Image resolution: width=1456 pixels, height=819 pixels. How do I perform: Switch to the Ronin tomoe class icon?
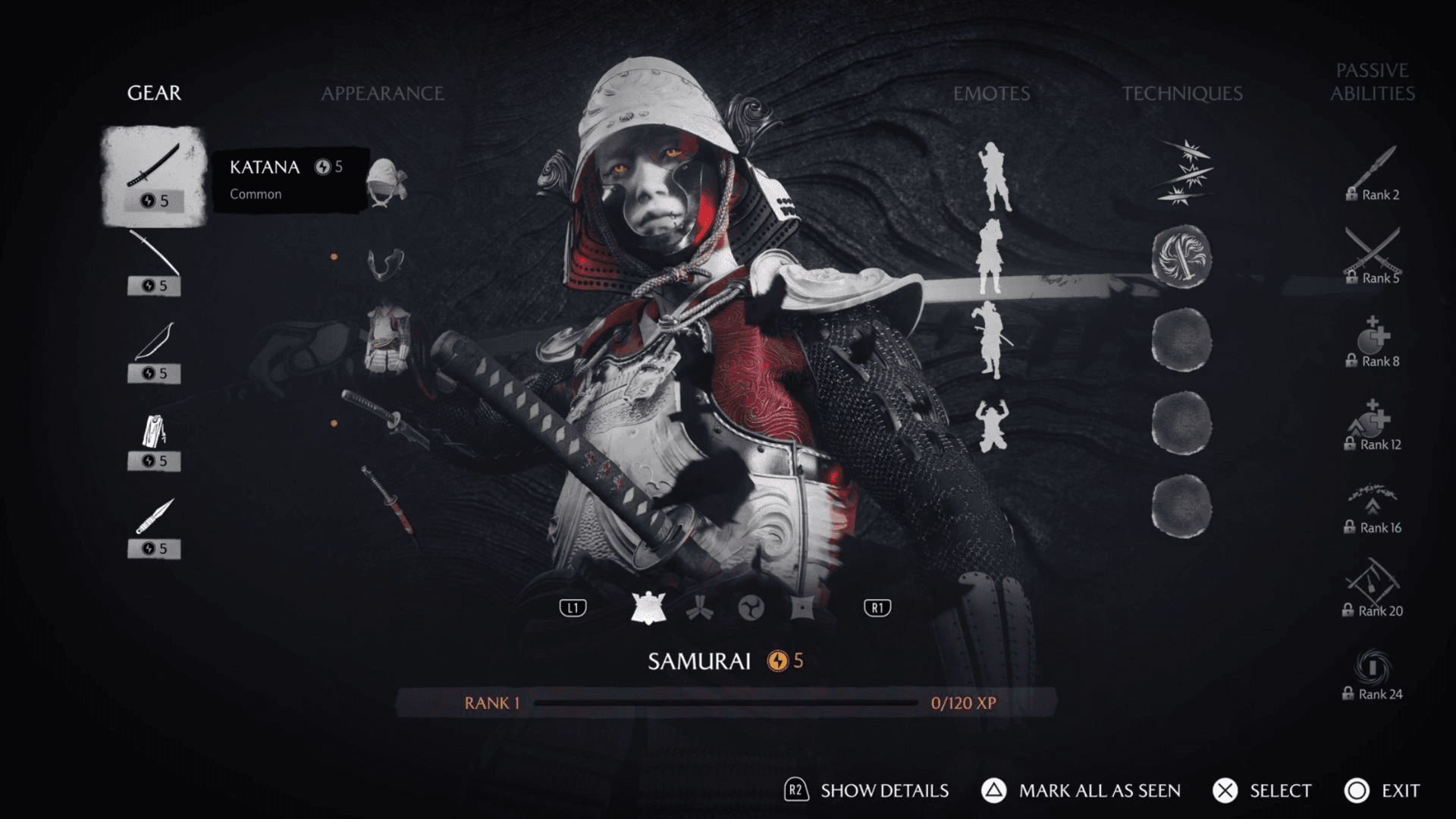point(751,608)
